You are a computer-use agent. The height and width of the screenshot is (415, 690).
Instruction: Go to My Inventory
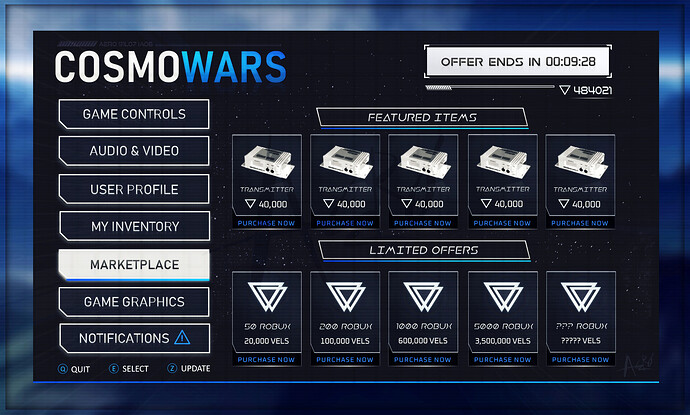click(134, 227)
